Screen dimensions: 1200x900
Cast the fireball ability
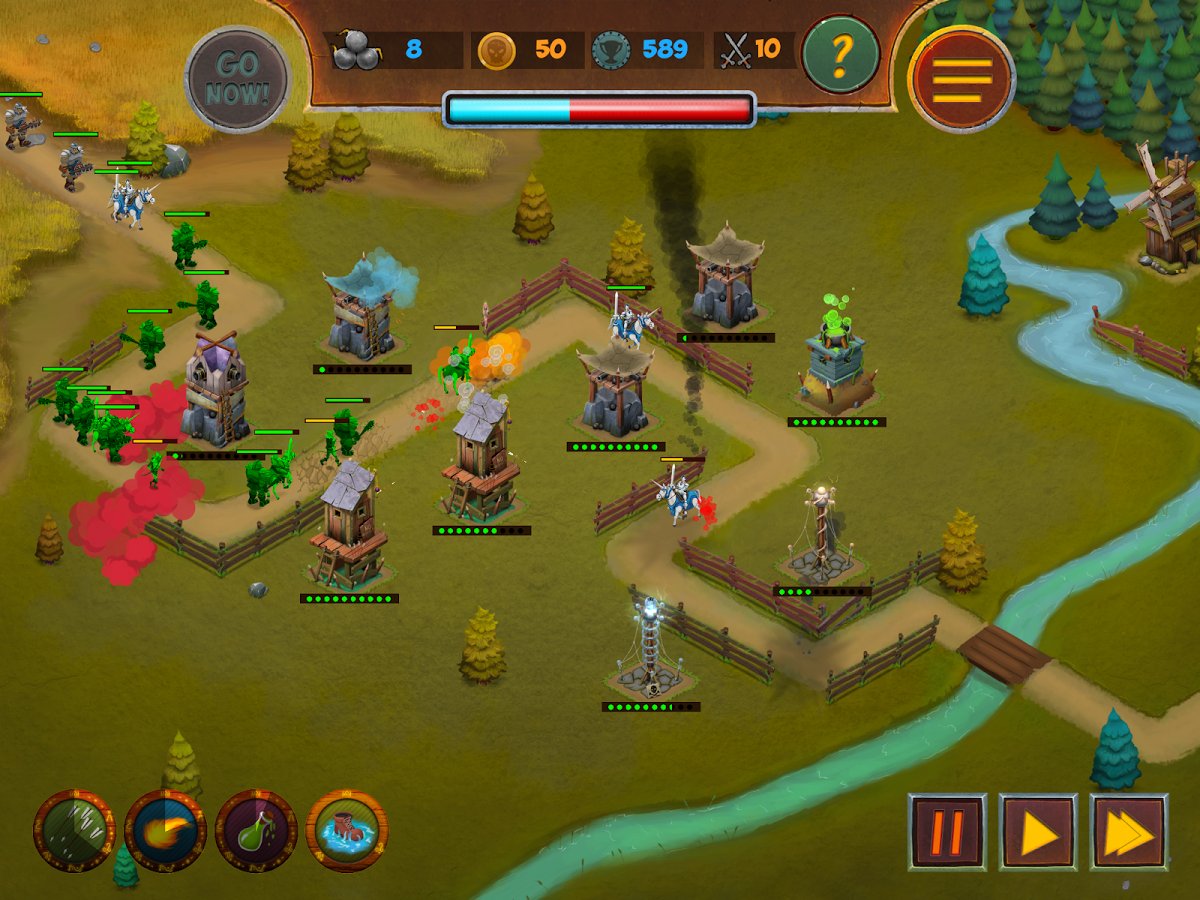click(165, 830)
